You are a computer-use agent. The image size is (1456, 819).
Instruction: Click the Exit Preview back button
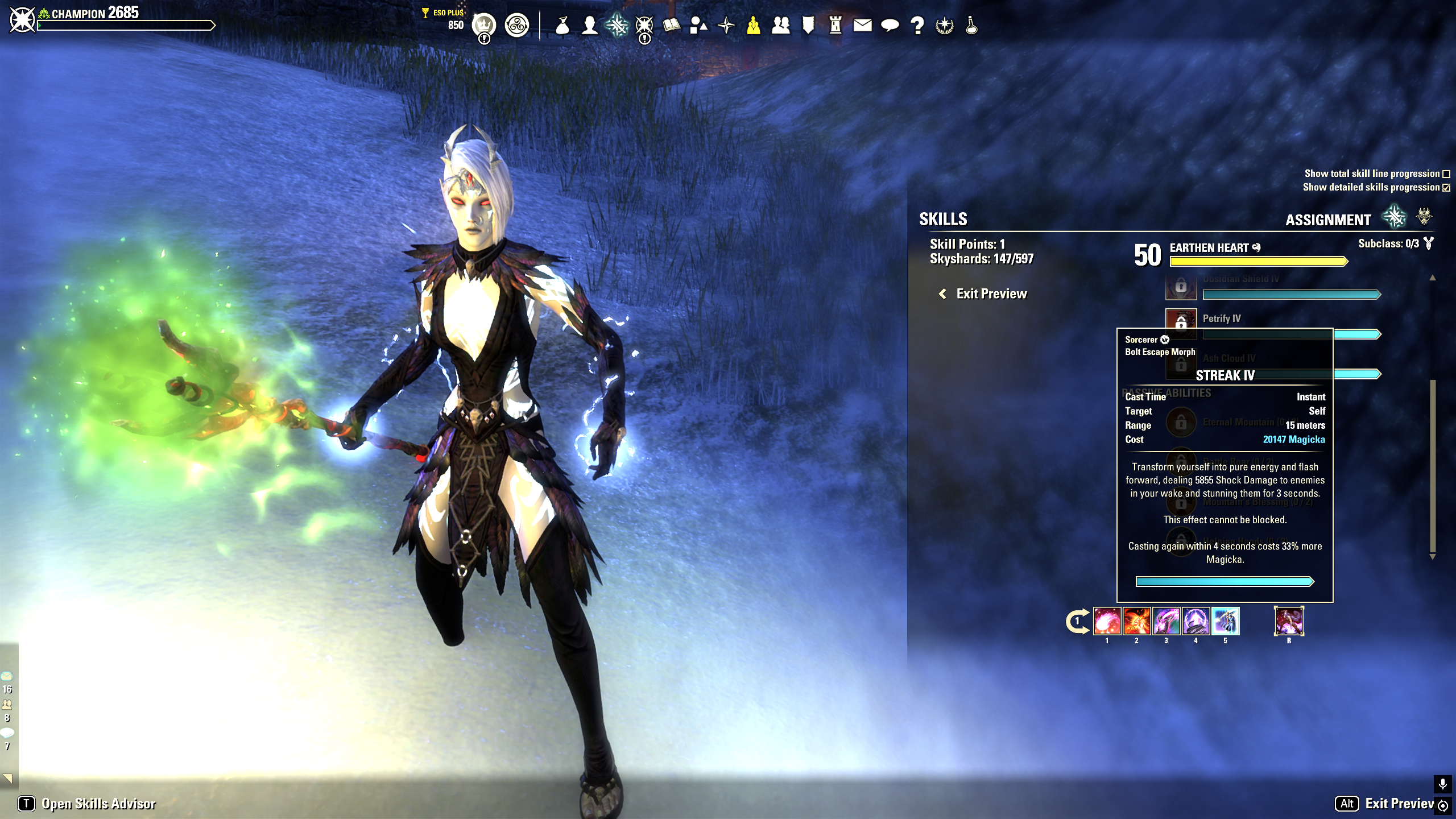pos(983,294)
